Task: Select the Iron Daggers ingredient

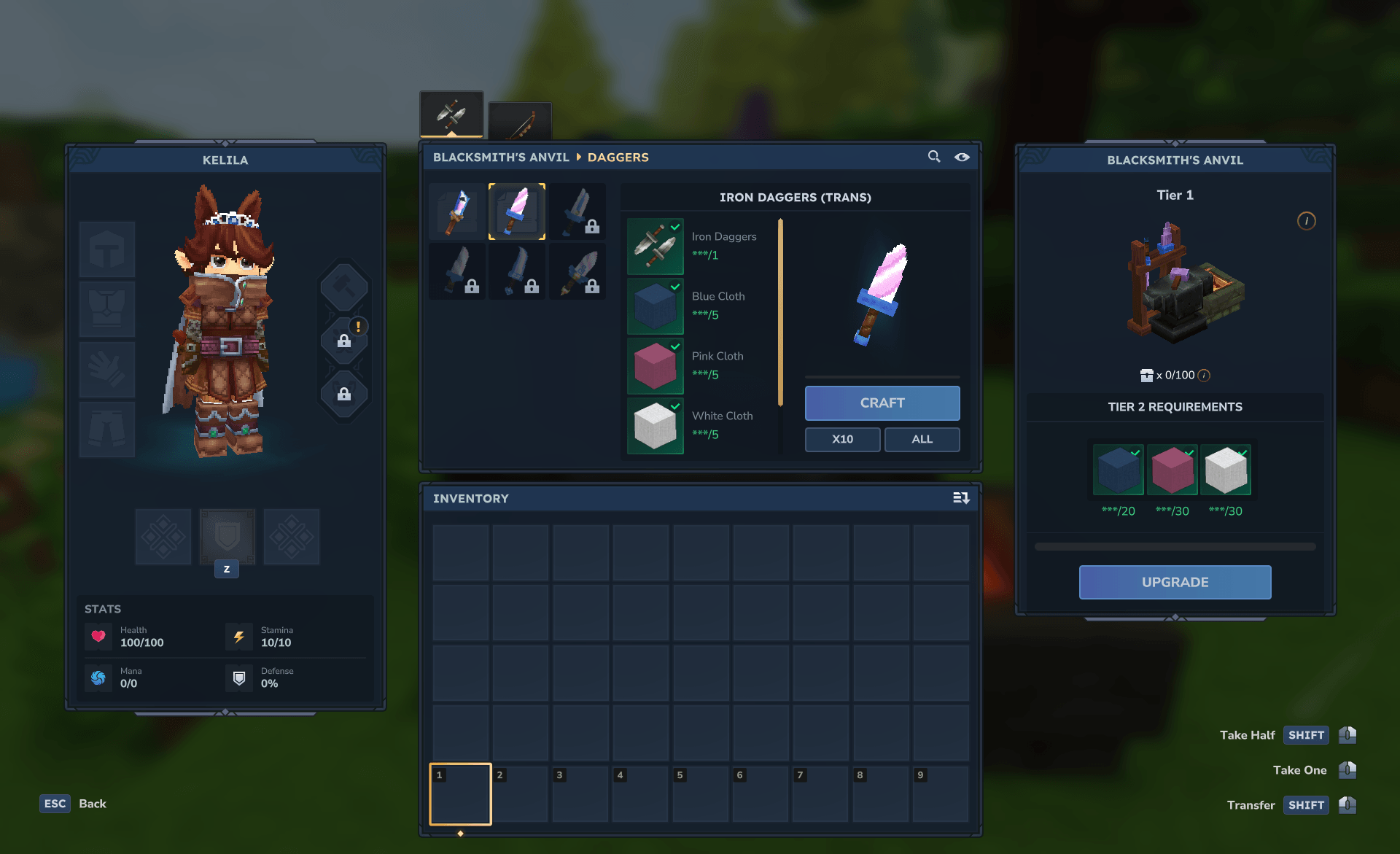Action: pos(656,247)
